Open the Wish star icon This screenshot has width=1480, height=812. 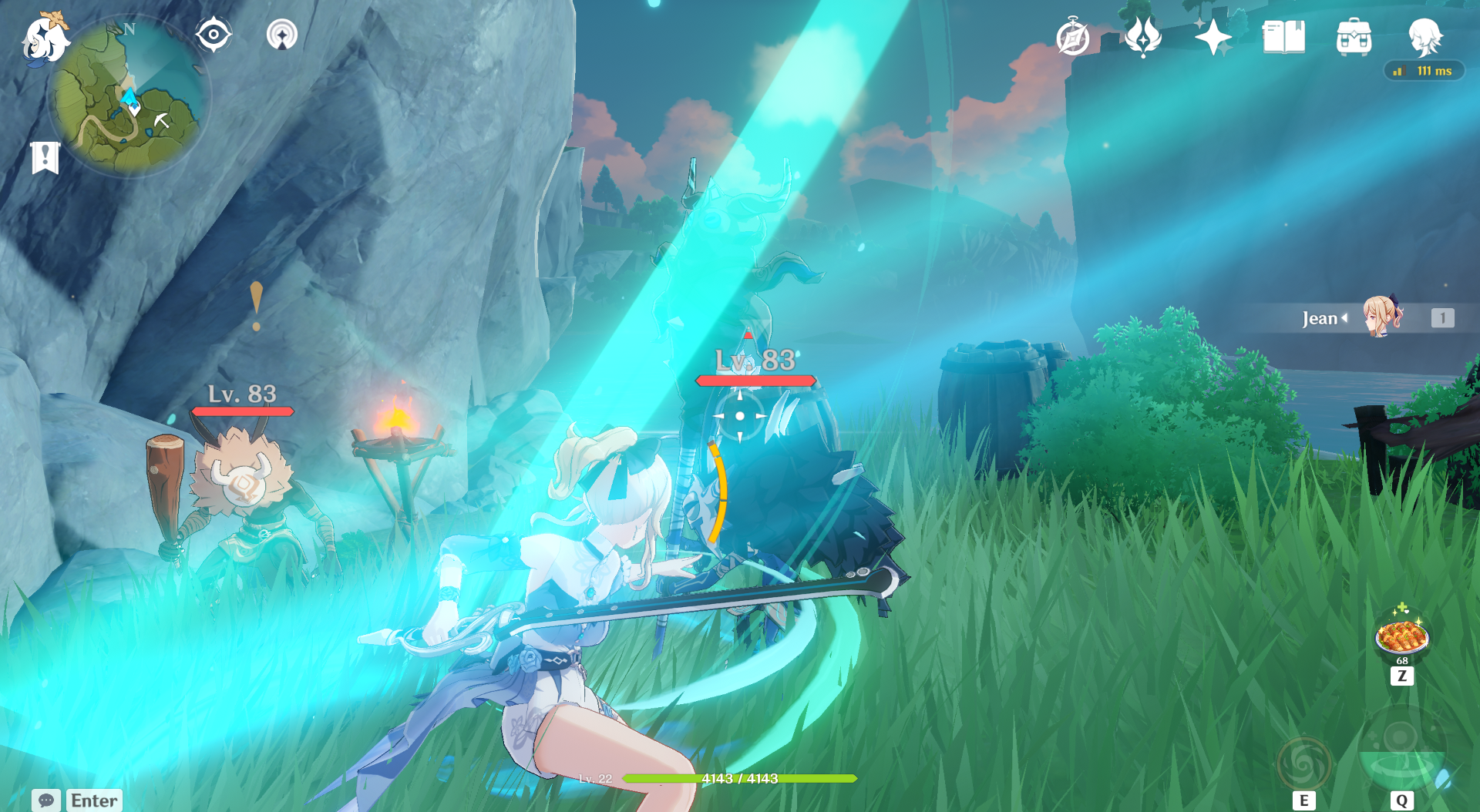click(x=1213, y=37)
